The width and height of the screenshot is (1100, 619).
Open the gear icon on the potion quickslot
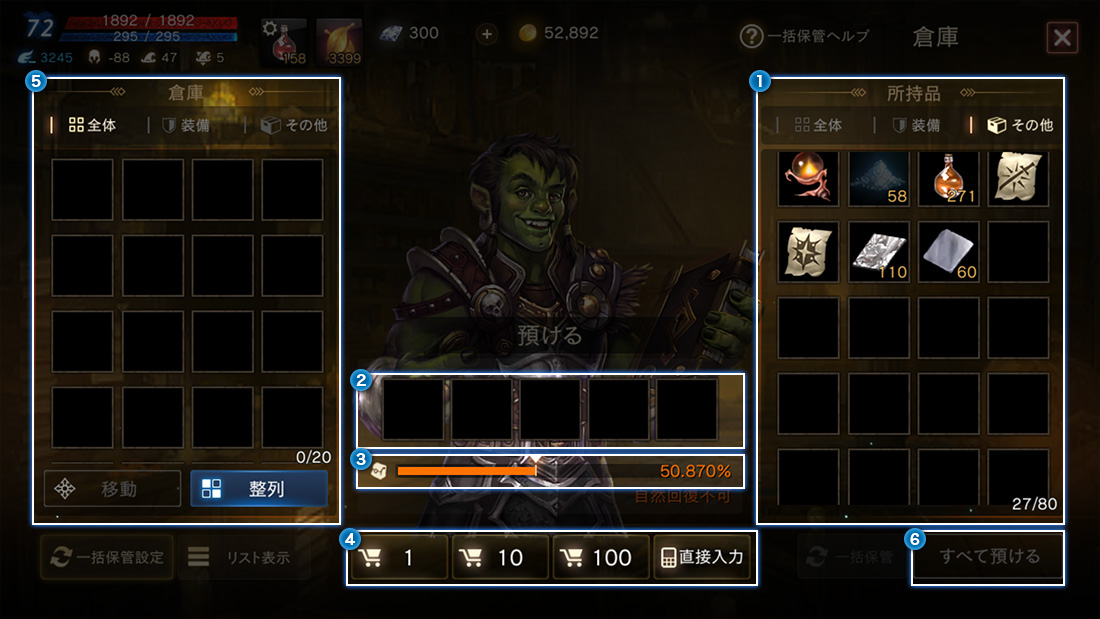pos(270,29)
